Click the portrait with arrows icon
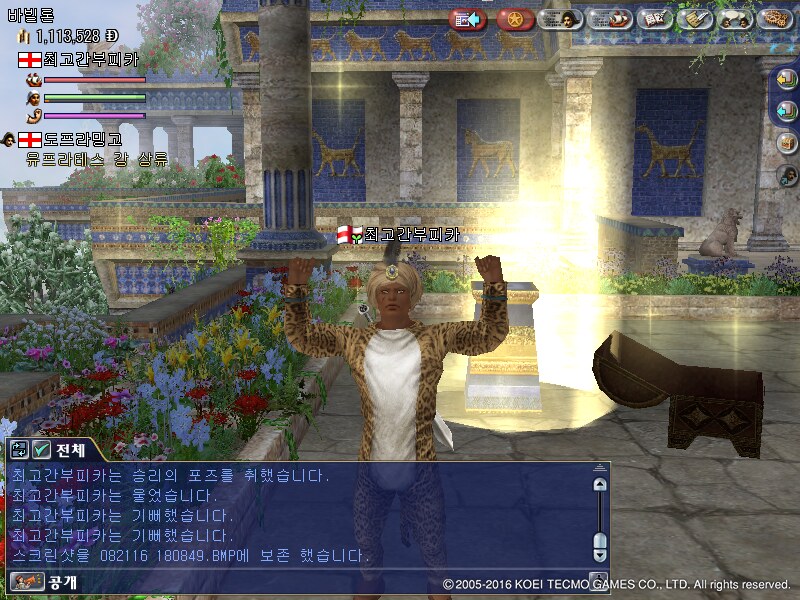800x600 pixels. (787, 175)
